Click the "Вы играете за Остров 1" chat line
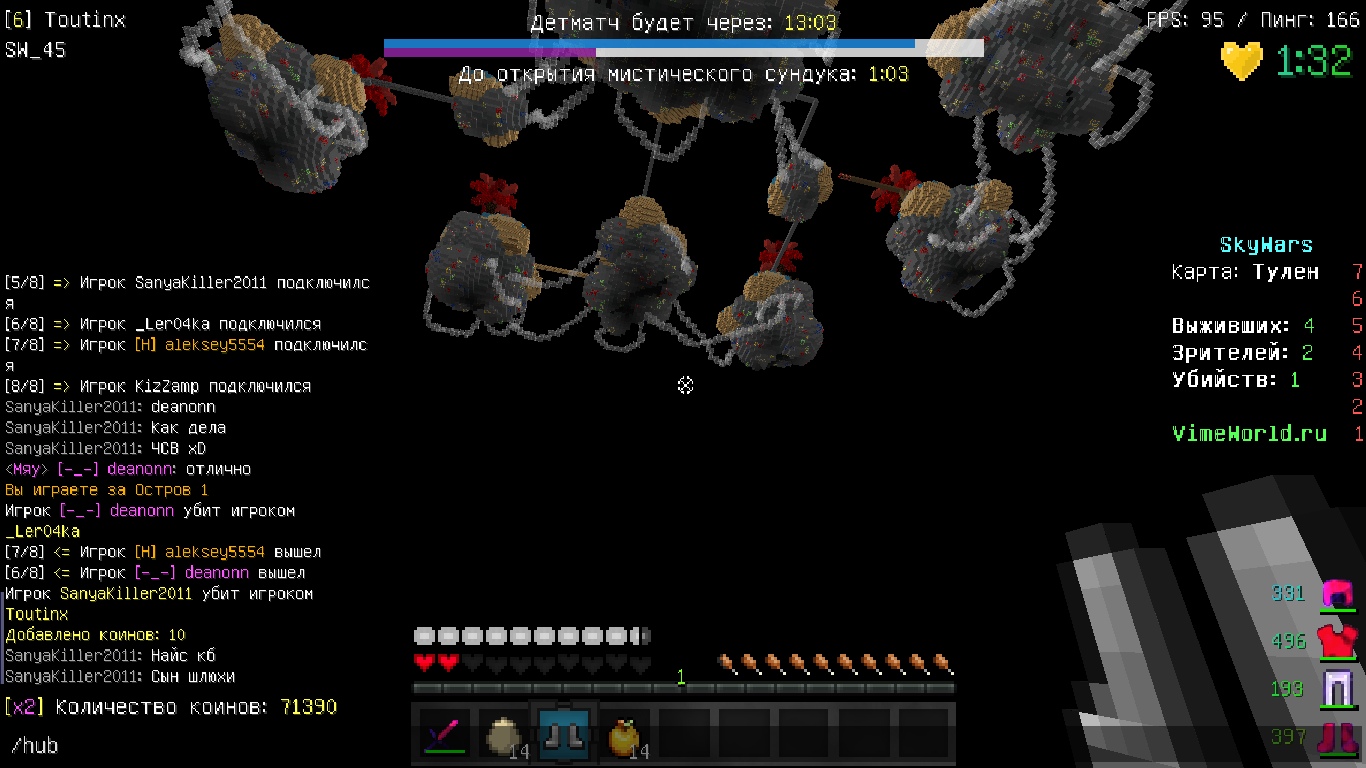Viewport: 1366px width, 768px height. [x=107, y=490]
